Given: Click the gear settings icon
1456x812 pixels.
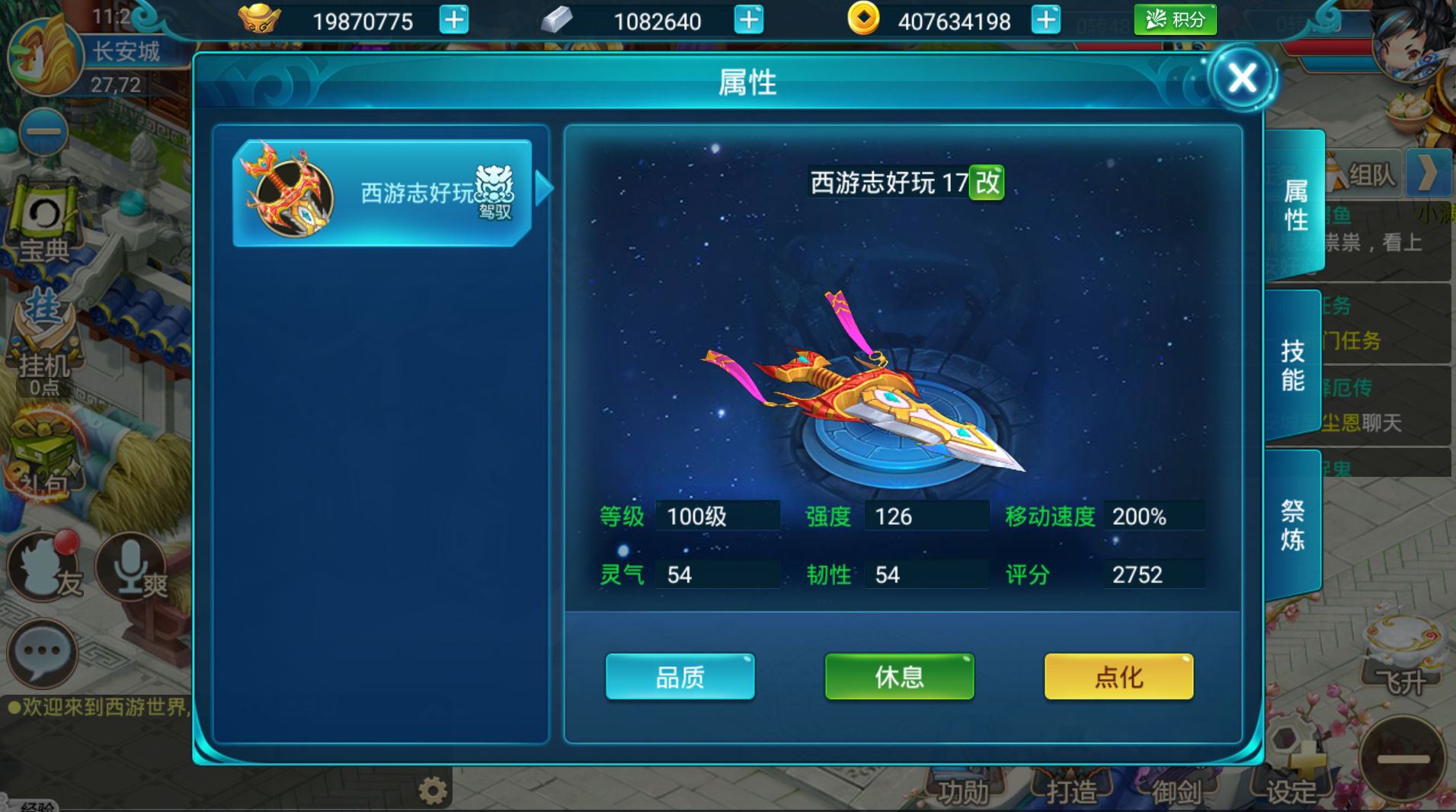Looking at the screenshot, I should 433,791.
